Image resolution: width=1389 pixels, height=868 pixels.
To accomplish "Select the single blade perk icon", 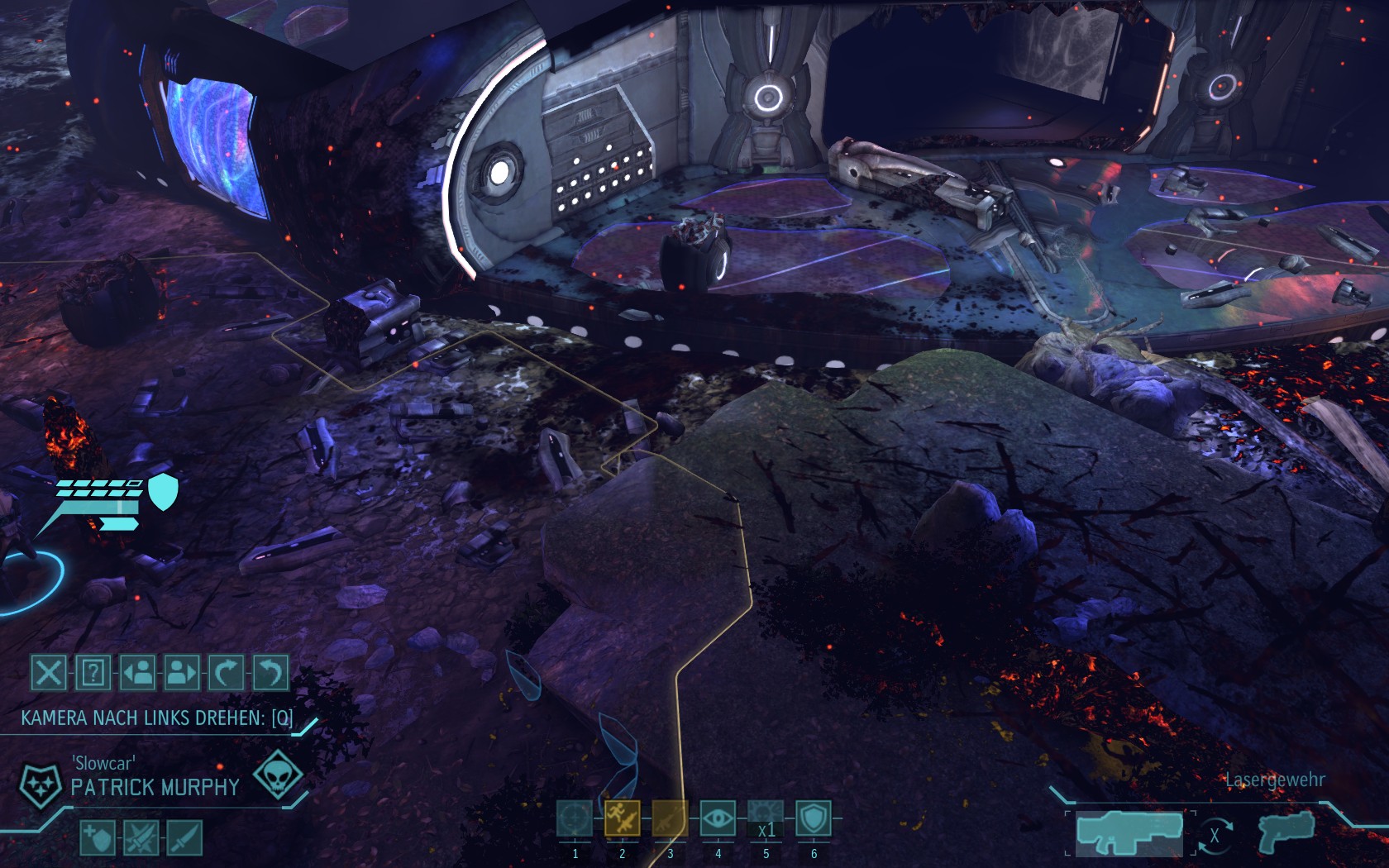I will [x=184, y=838].
